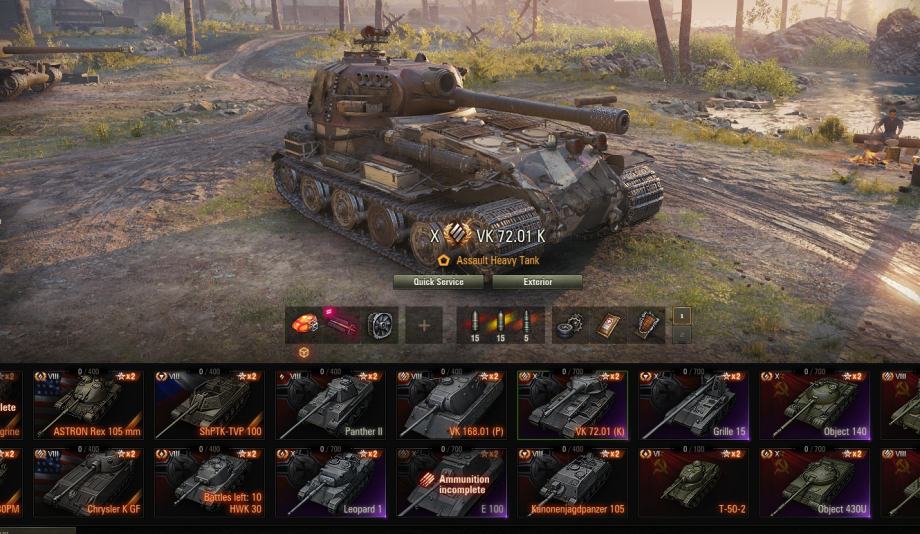Open the Exterior customization button

tap(537, 282)
